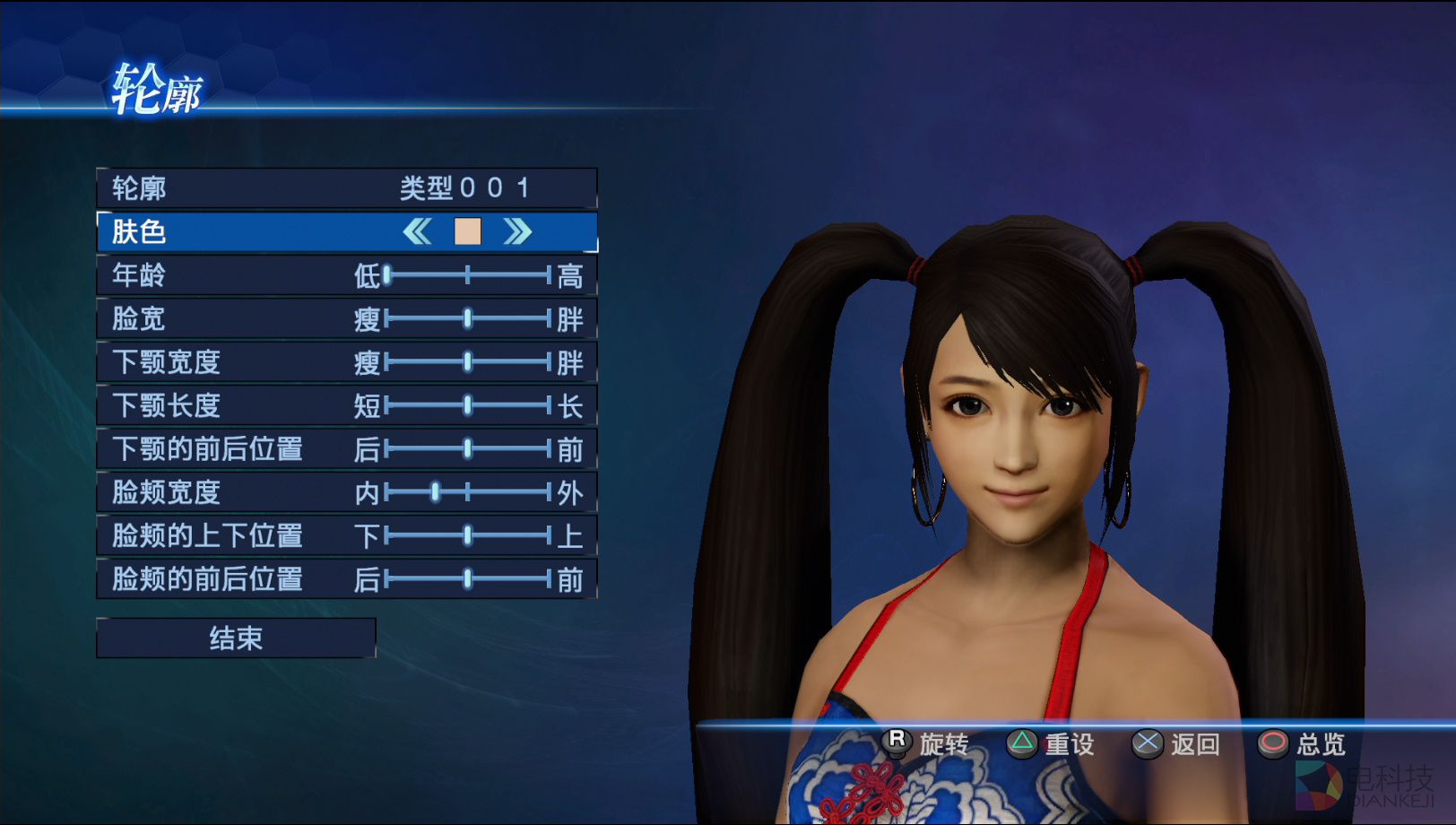This screenshot has width=1456, height=825.
Task: Set the 脸宽 face width slider
Action: click(467, 318)
